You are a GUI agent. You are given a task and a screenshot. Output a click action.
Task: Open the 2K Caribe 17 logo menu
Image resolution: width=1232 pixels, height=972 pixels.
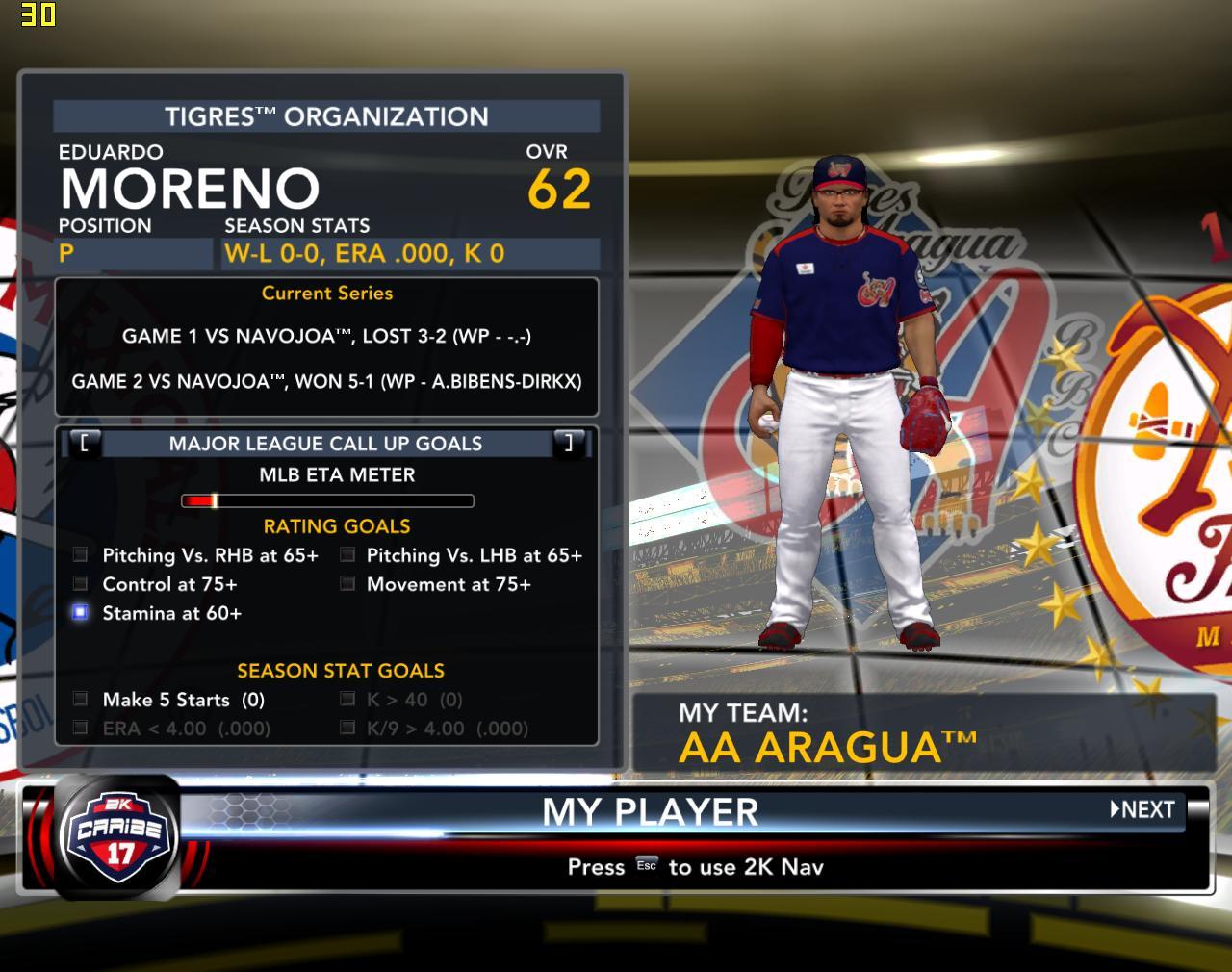(119, 837)
